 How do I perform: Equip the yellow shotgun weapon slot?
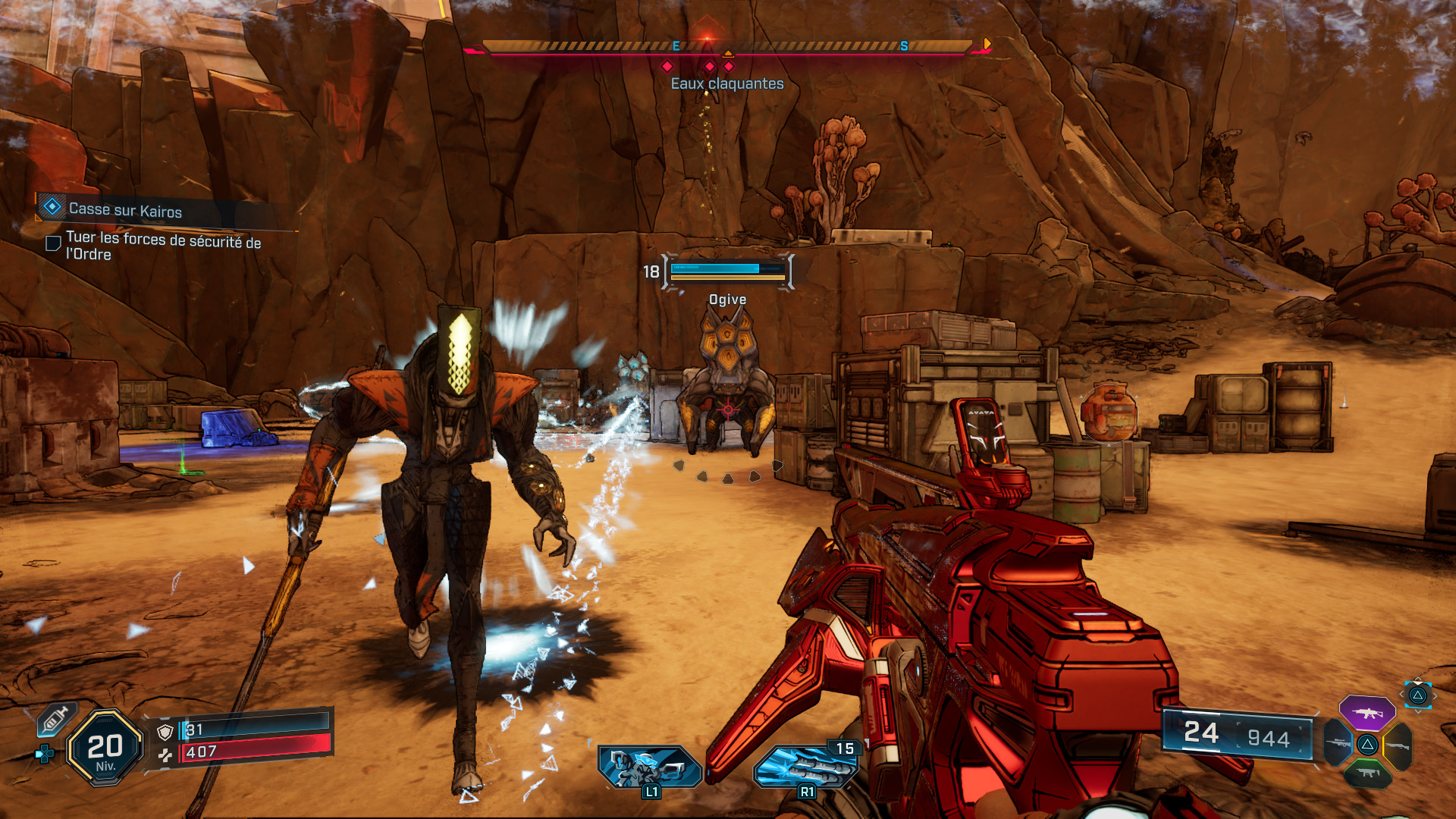(1398, 746)
